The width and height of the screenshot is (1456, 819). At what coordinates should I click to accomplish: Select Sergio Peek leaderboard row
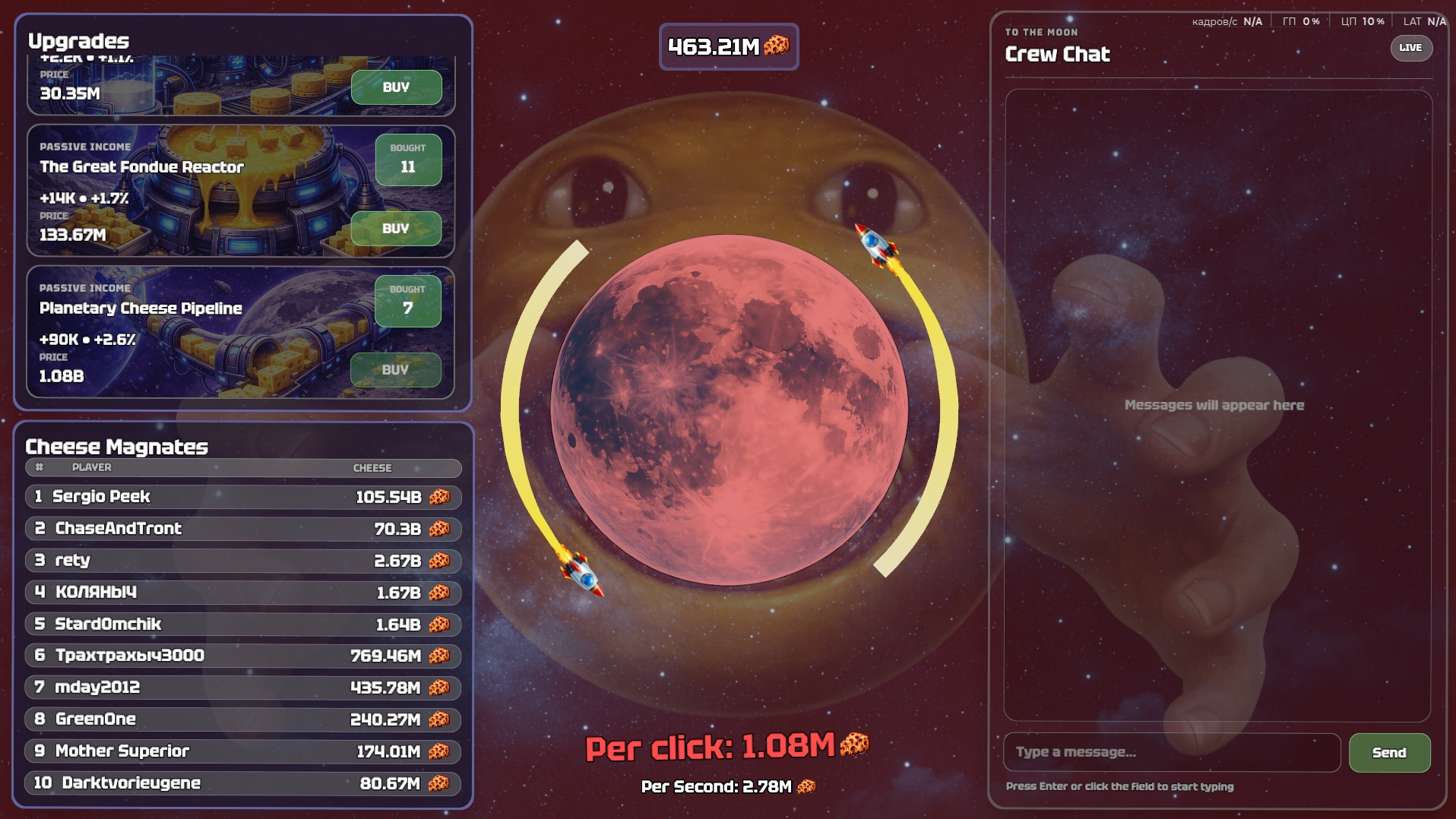coord(243,497)
